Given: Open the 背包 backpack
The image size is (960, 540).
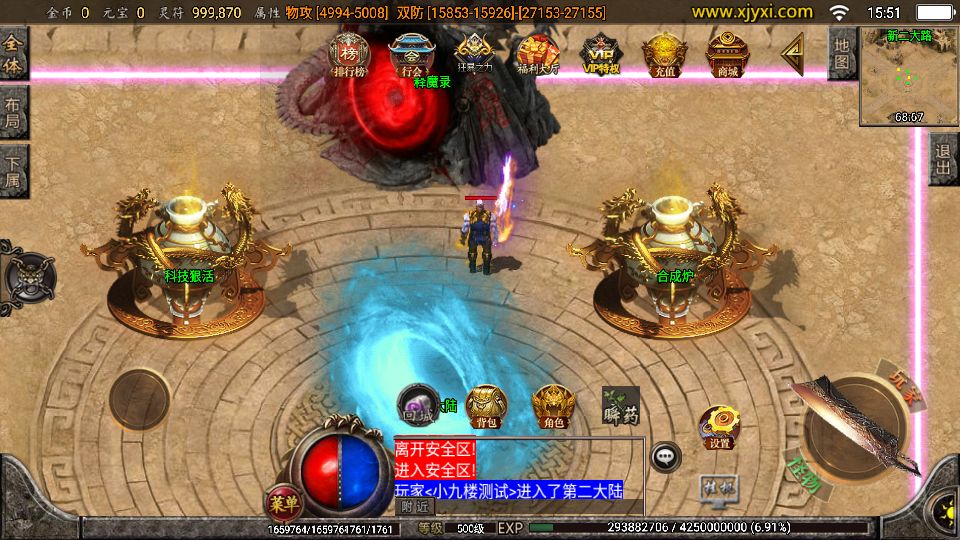Looking at the screenshot, I should pyautogui.click(x=486, y=406).
